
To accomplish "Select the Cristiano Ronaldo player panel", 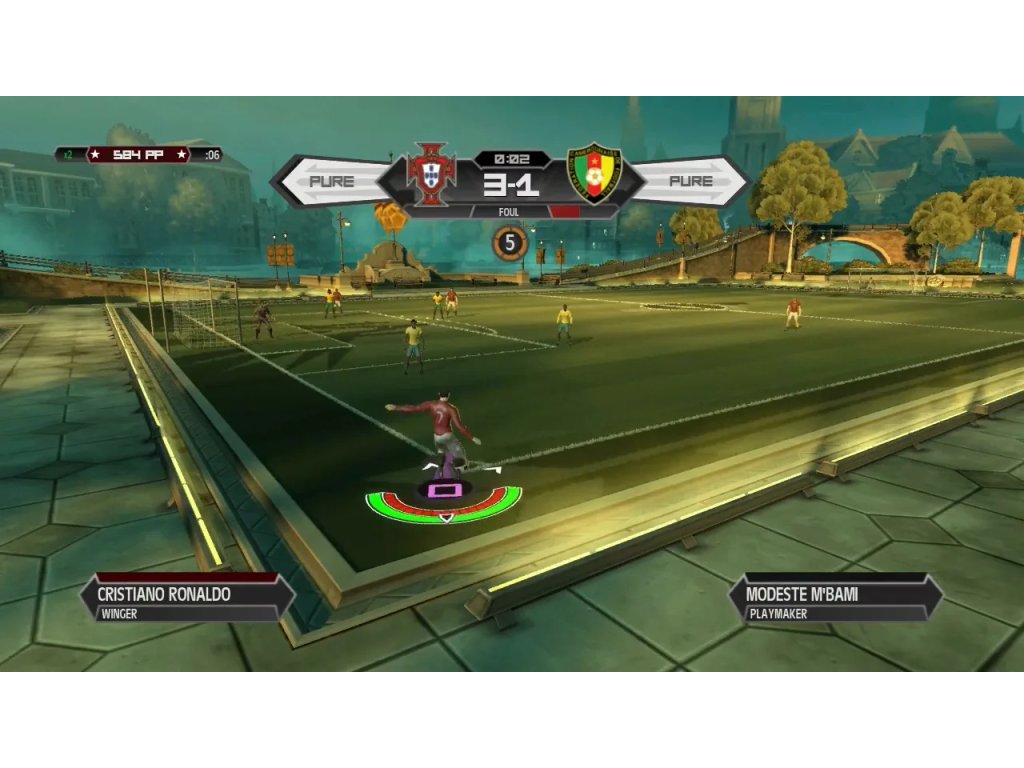I will [187, 600].
